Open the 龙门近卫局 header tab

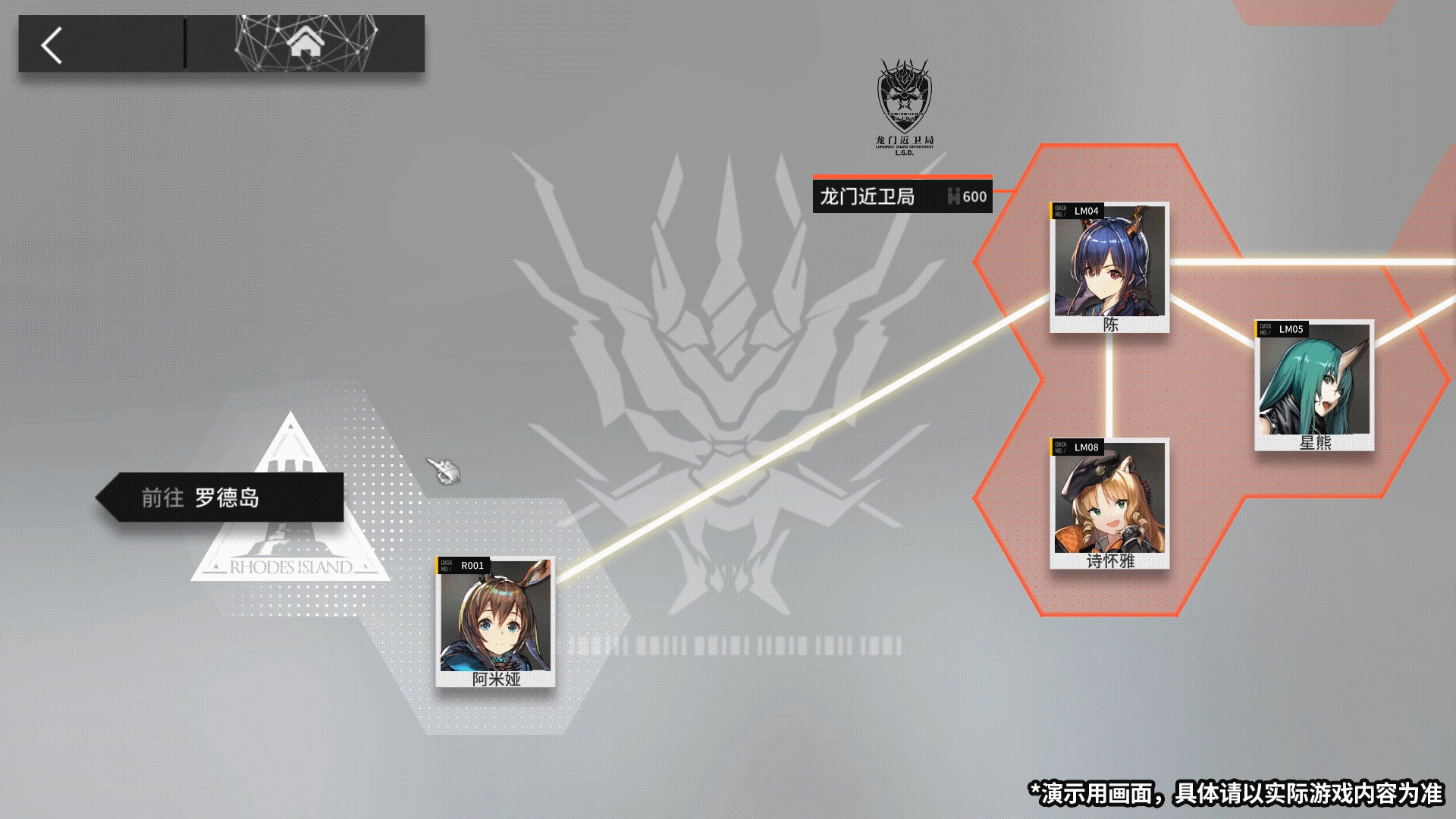click(x=868, y=196)
